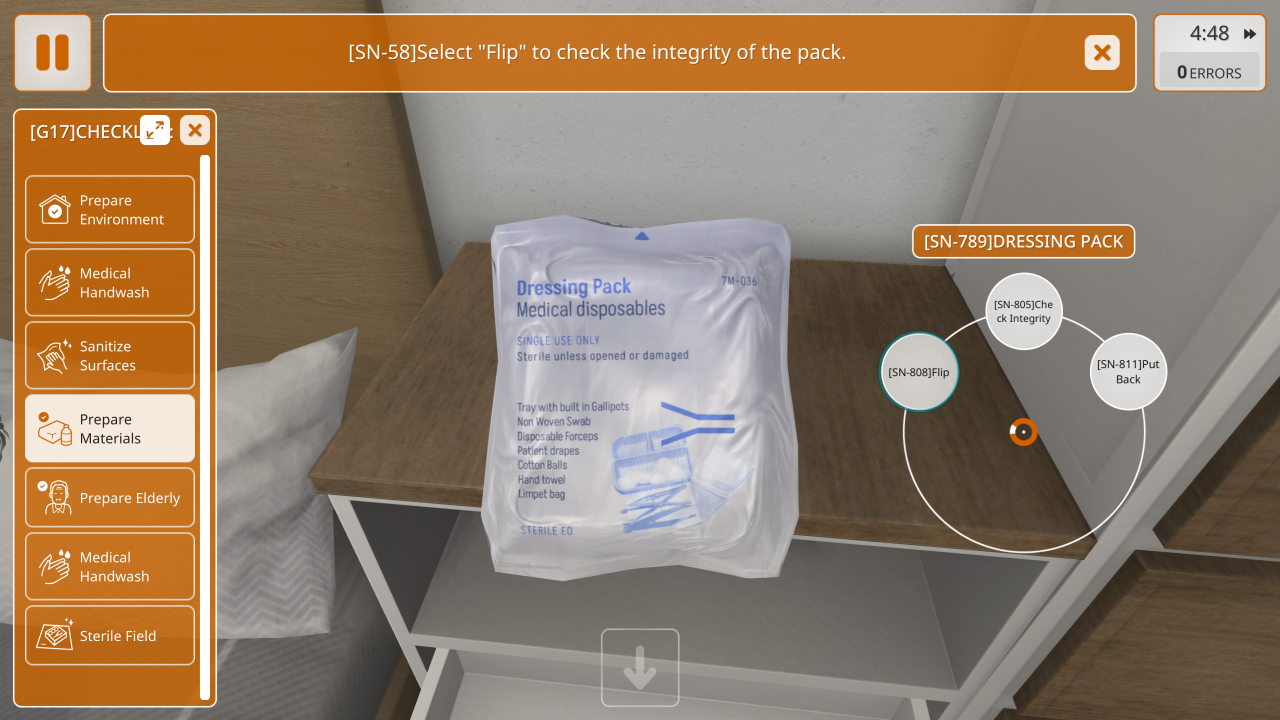Fast-forward the timer
This screenshot has width=1280, height=720.
point(1250,34)
